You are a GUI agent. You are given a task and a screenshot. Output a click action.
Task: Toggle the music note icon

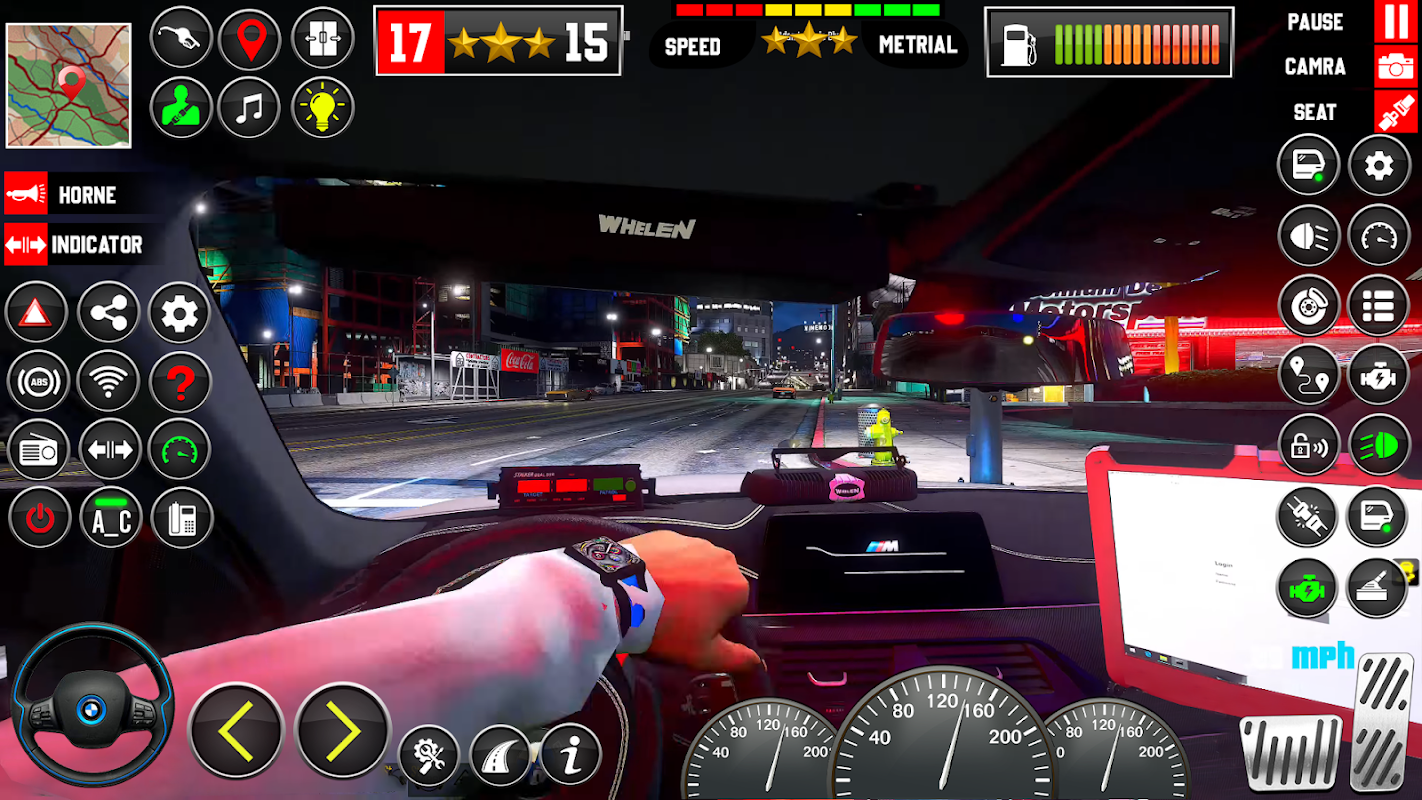pos(250,107)
